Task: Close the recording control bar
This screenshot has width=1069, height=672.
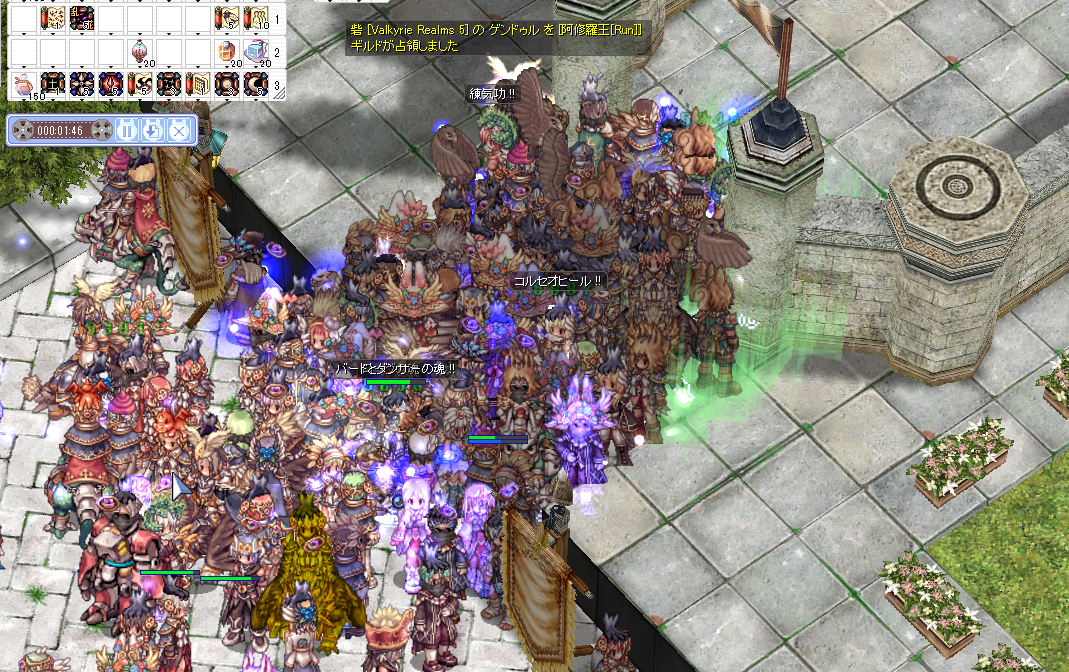Action: point(177,129)
